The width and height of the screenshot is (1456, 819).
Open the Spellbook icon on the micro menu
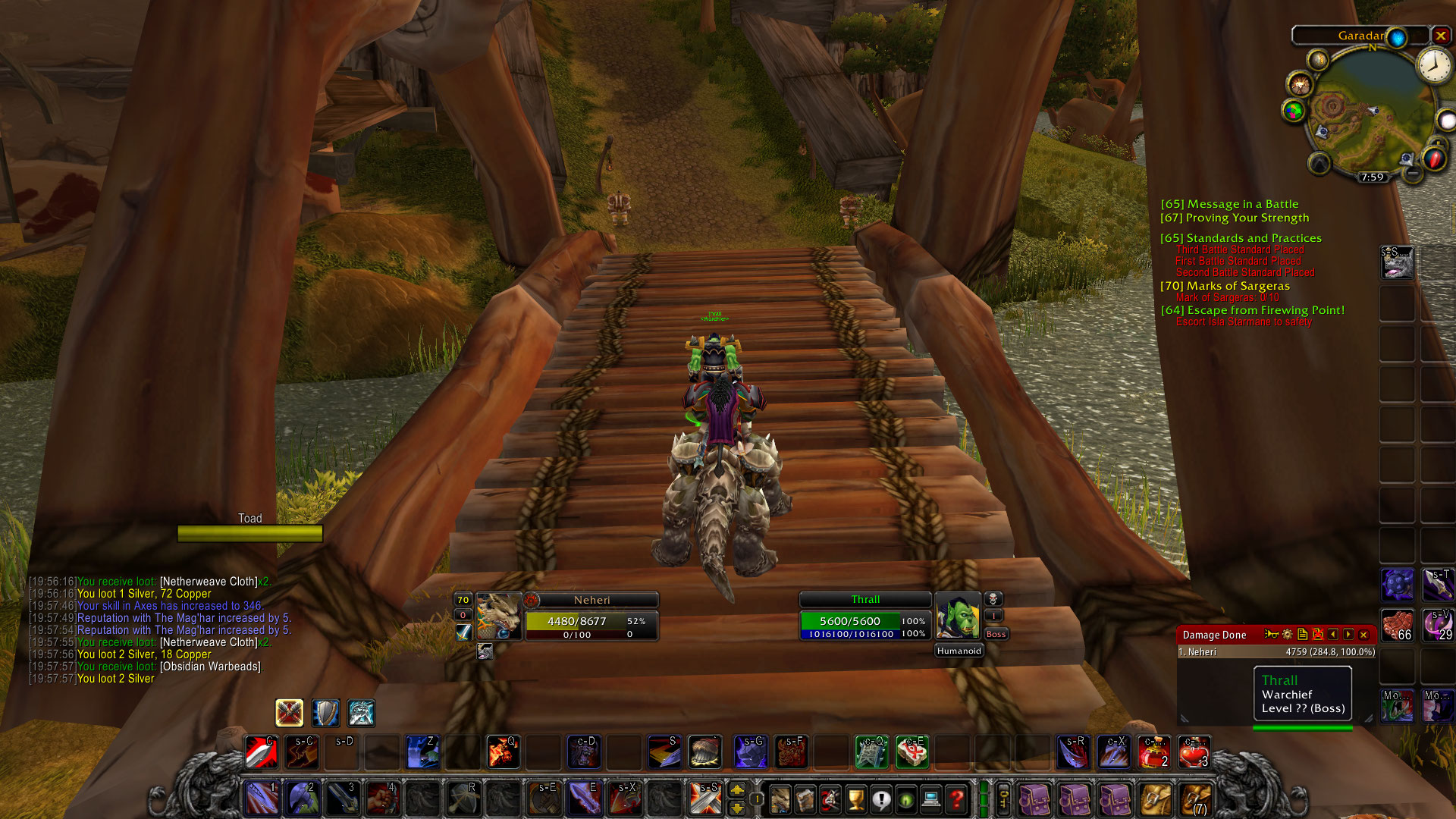pos(804,800)
